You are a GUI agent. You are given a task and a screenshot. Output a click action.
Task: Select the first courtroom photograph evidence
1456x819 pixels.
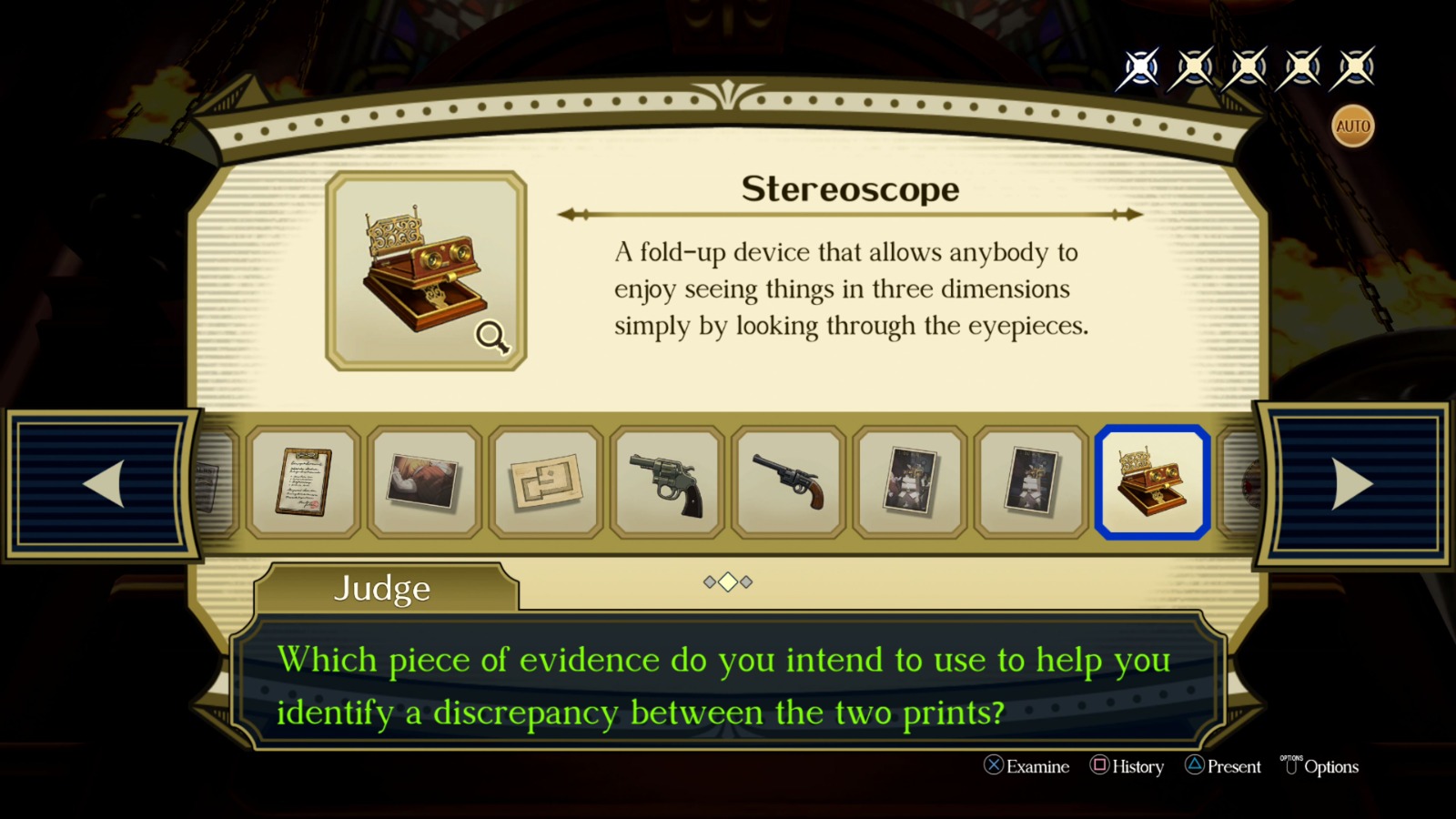(910, 482)
